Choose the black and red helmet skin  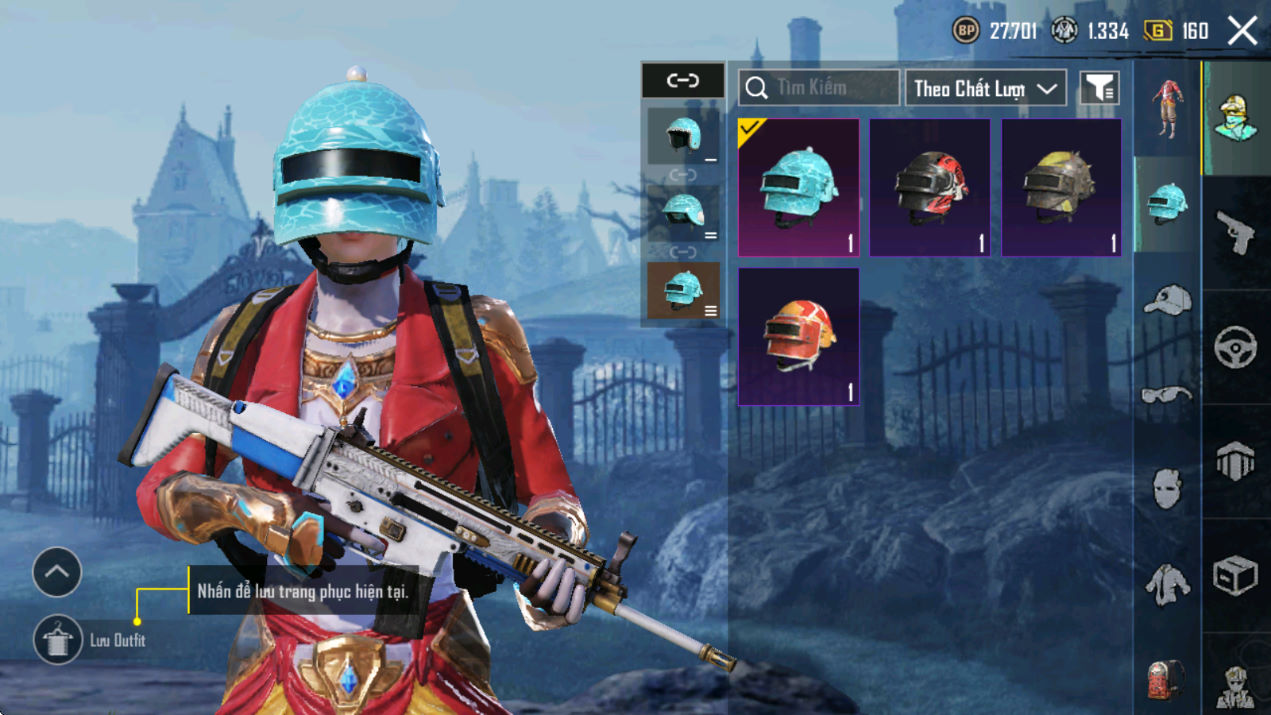930,188
